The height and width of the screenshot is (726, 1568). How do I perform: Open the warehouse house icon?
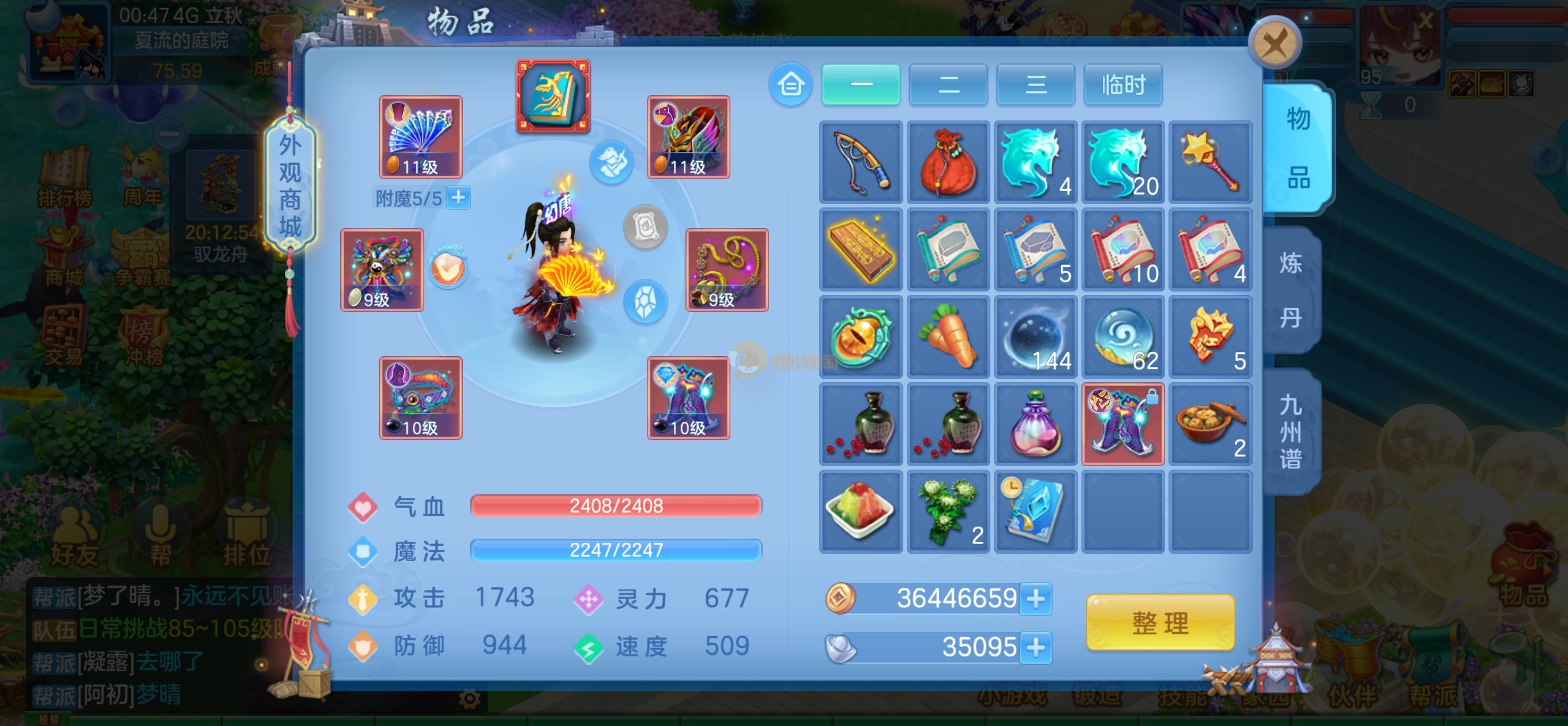pyautogui.click(x=790, y=85)
